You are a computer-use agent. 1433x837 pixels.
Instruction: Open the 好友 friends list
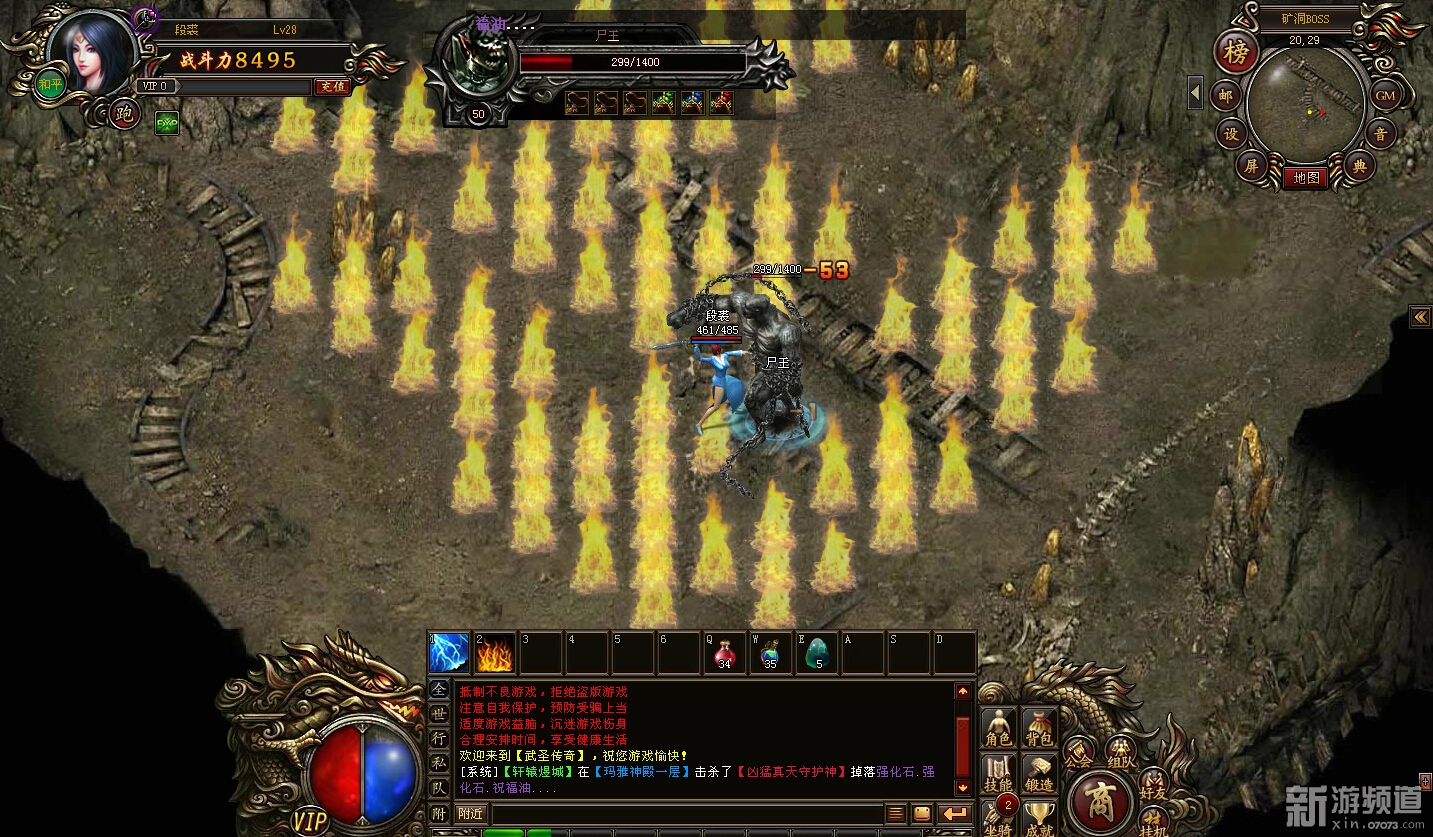tap(1153, 783)
